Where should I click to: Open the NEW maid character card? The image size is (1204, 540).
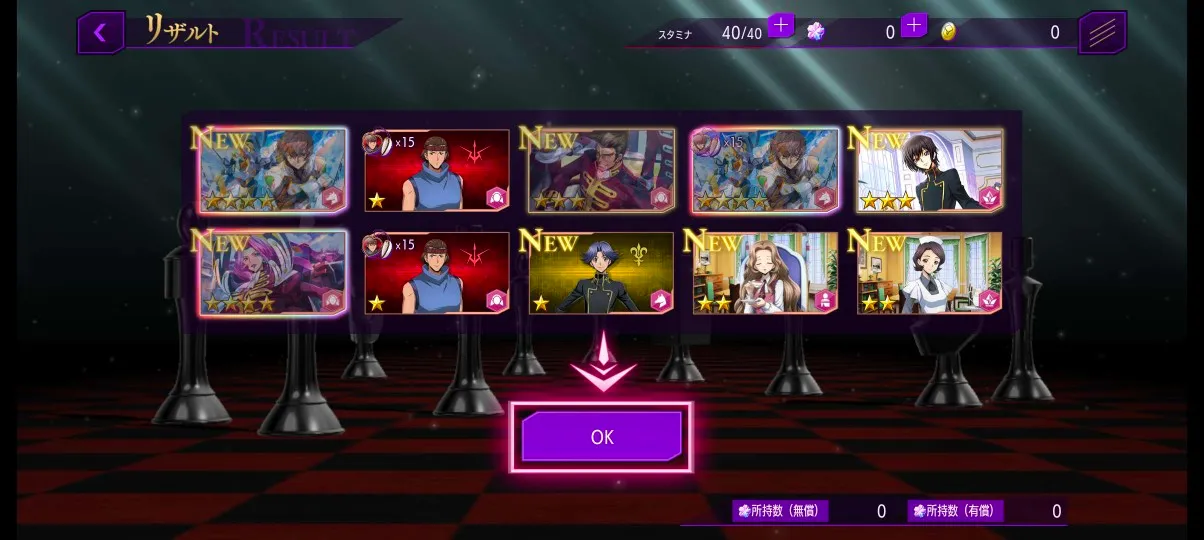pyautogui.click(x=929, y=273)
